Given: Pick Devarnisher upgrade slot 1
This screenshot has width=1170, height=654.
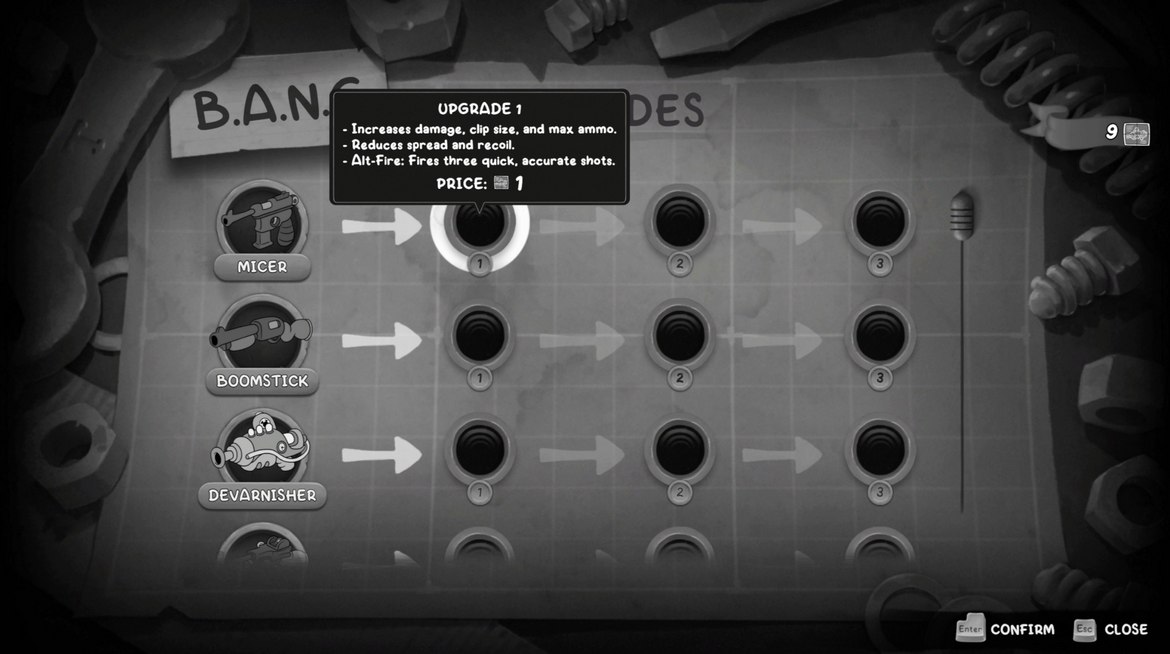Looking at the screenshot, I should [479, 451].
